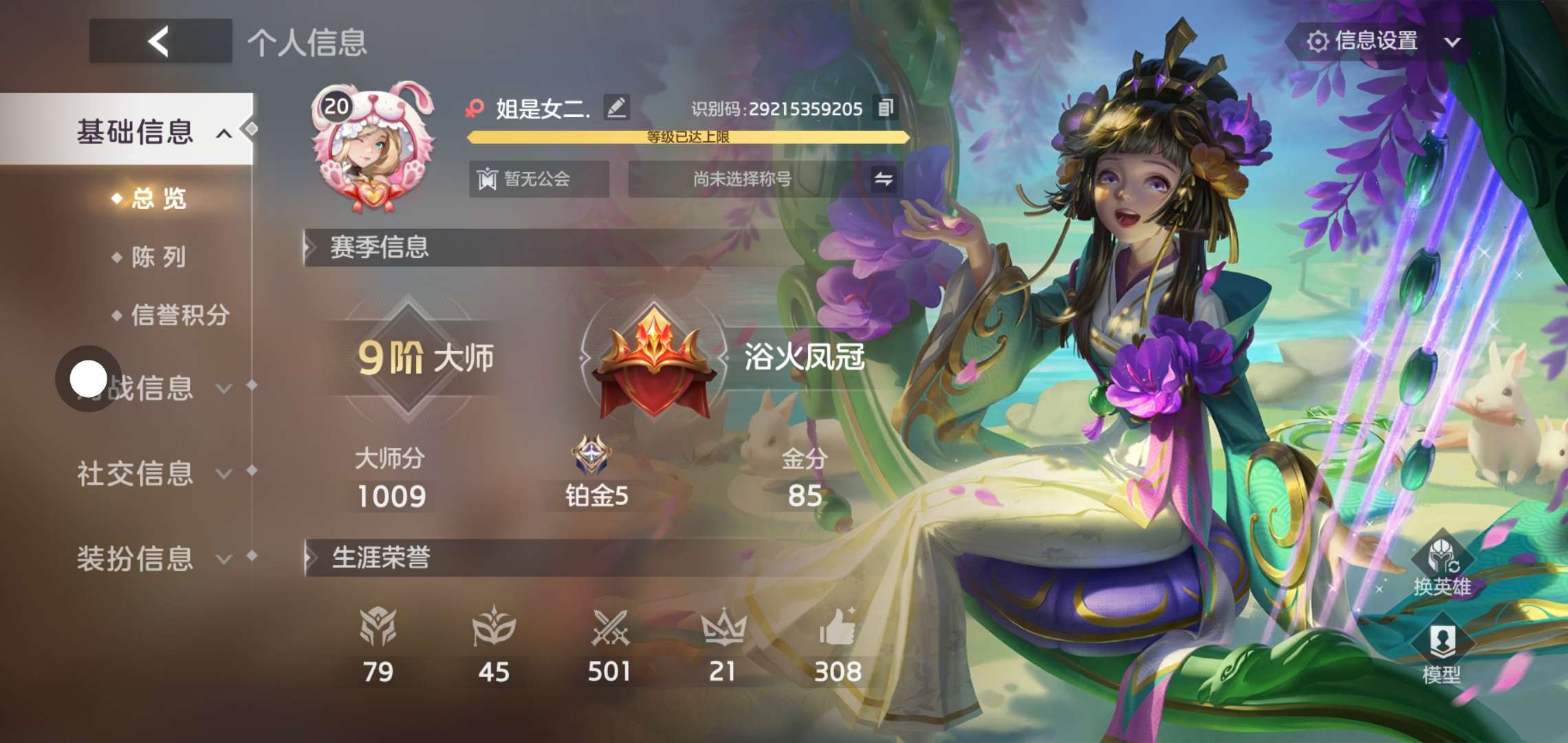Tap the white floating assistive button
The height and width of the screenshot is (743, 1568).
(x=89, y=378)
